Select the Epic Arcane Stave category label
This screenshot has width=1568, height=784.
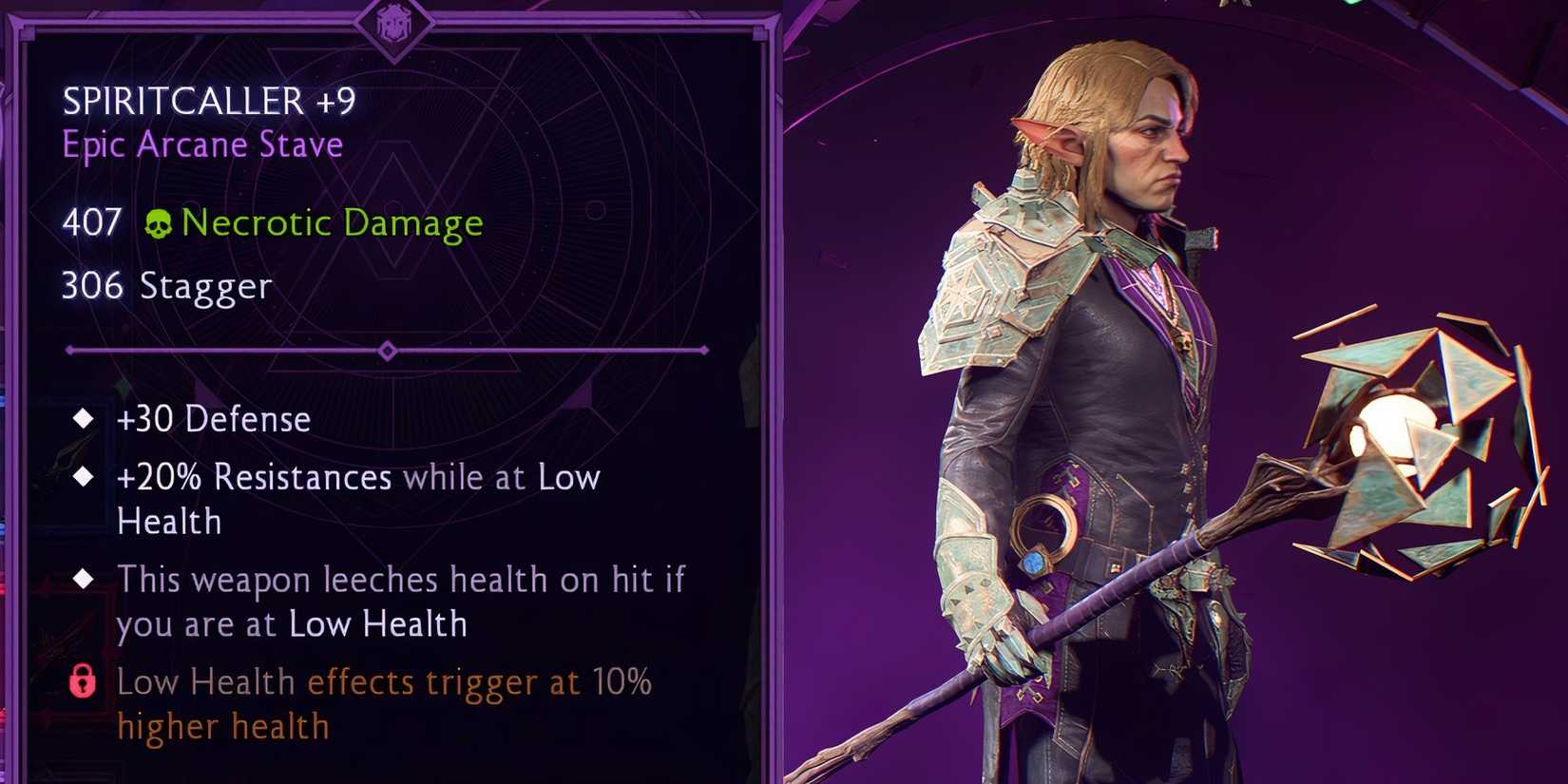point(201,144)
